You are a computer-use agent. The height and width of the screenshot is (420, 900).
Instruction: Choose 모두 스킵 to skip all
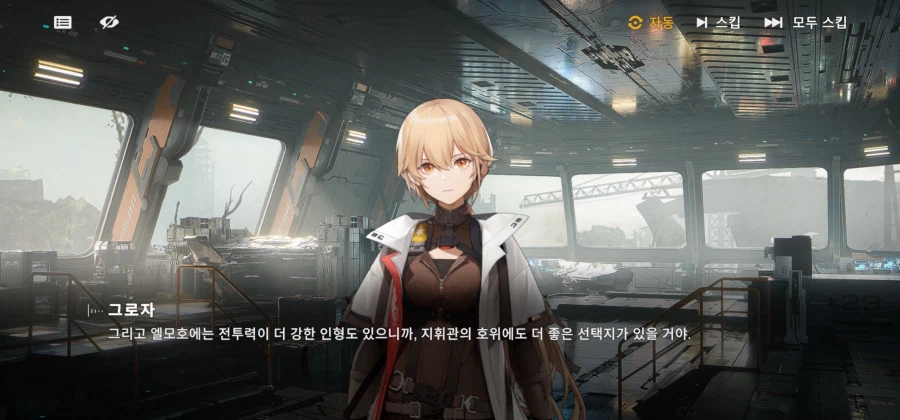click(806, 22)
